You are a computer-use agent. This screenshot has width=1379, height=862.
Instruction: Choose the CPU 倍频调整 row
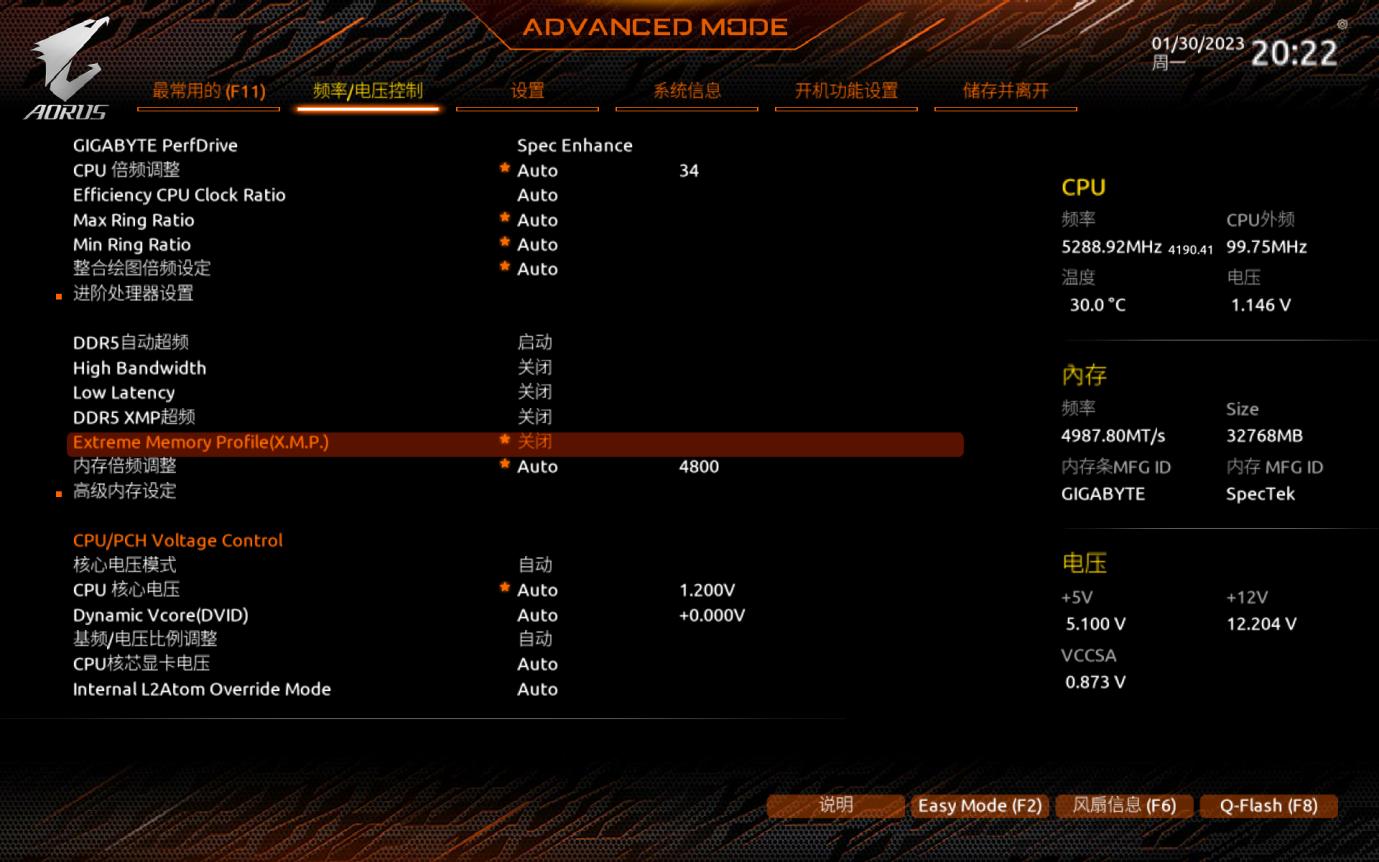tap(127, 170)
